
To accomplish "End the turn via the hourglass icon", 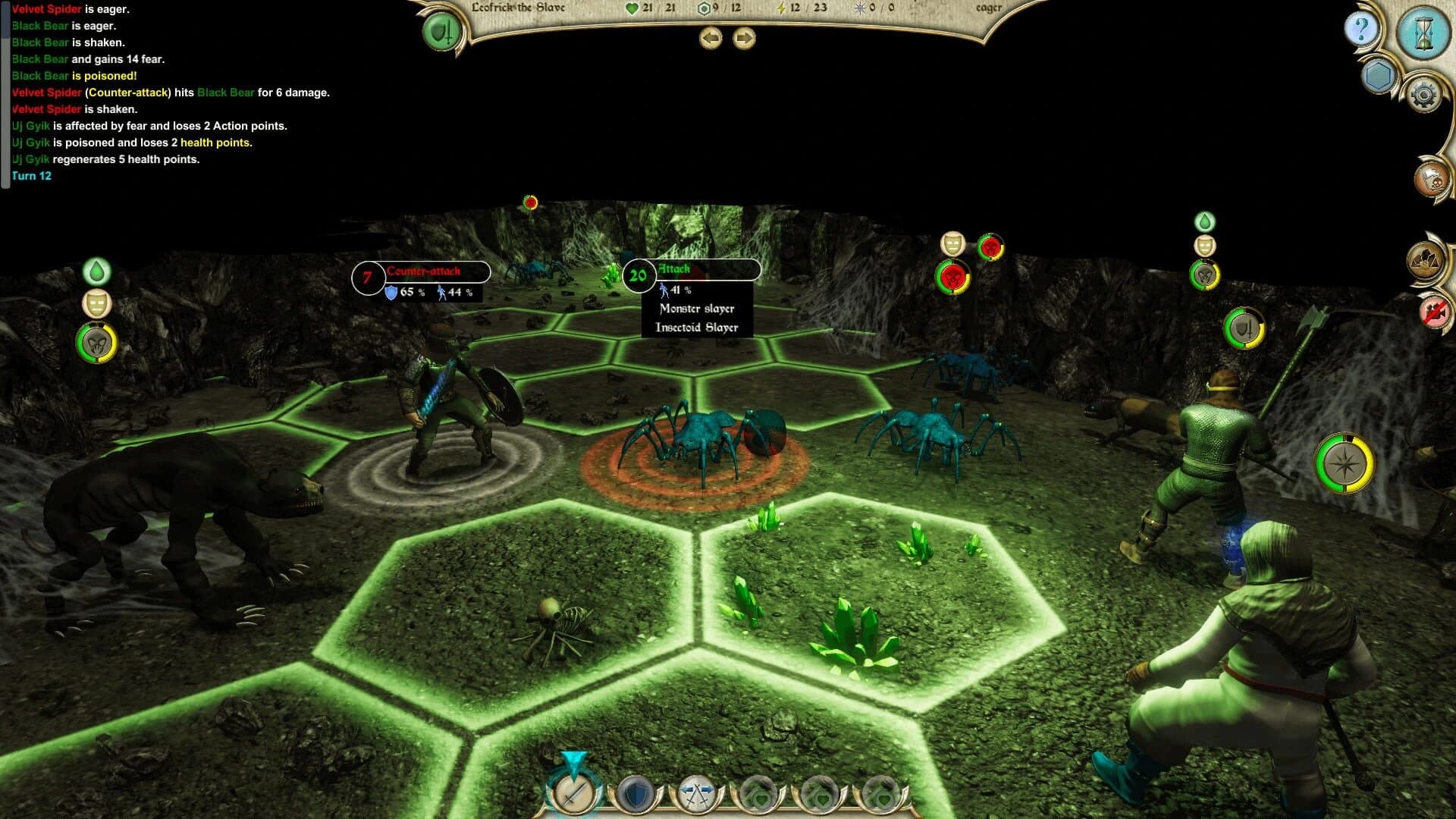I will (x=1423, y=31).
